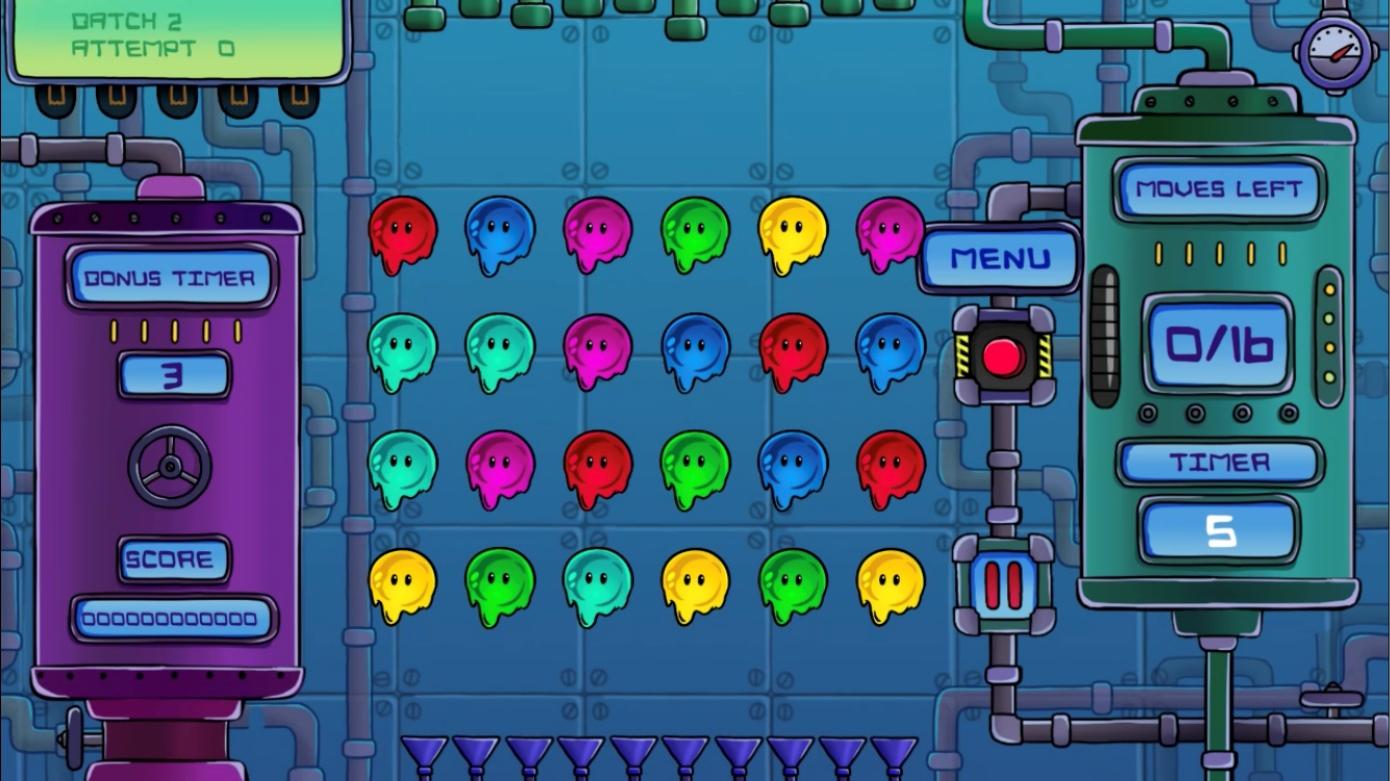Viewport: 1390px width, 781px height.
Task: Click the yellow blob in the top row
Action: (792, 232)
